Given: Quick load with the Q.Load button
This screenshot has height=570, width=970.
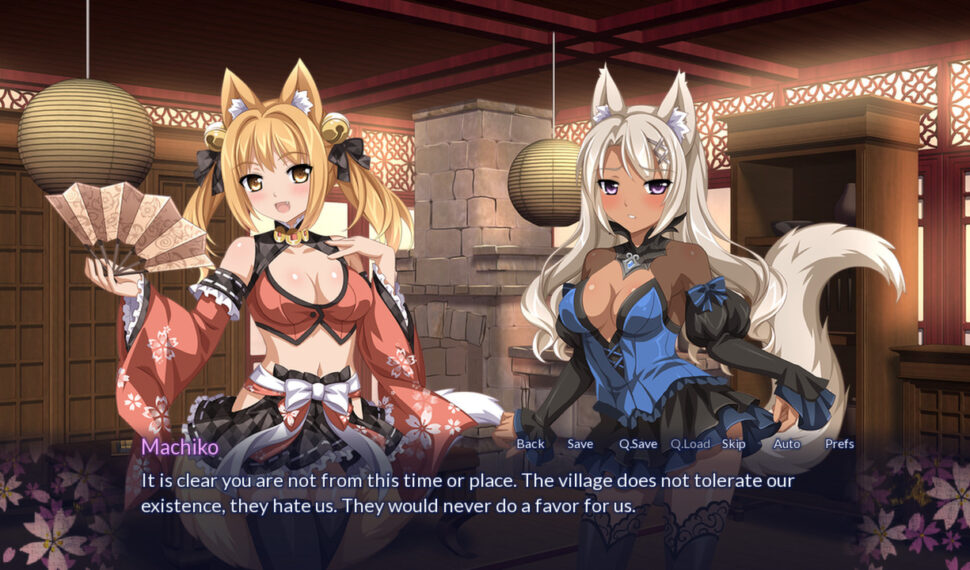Looking at the screenshot, I should pos(690,444).
